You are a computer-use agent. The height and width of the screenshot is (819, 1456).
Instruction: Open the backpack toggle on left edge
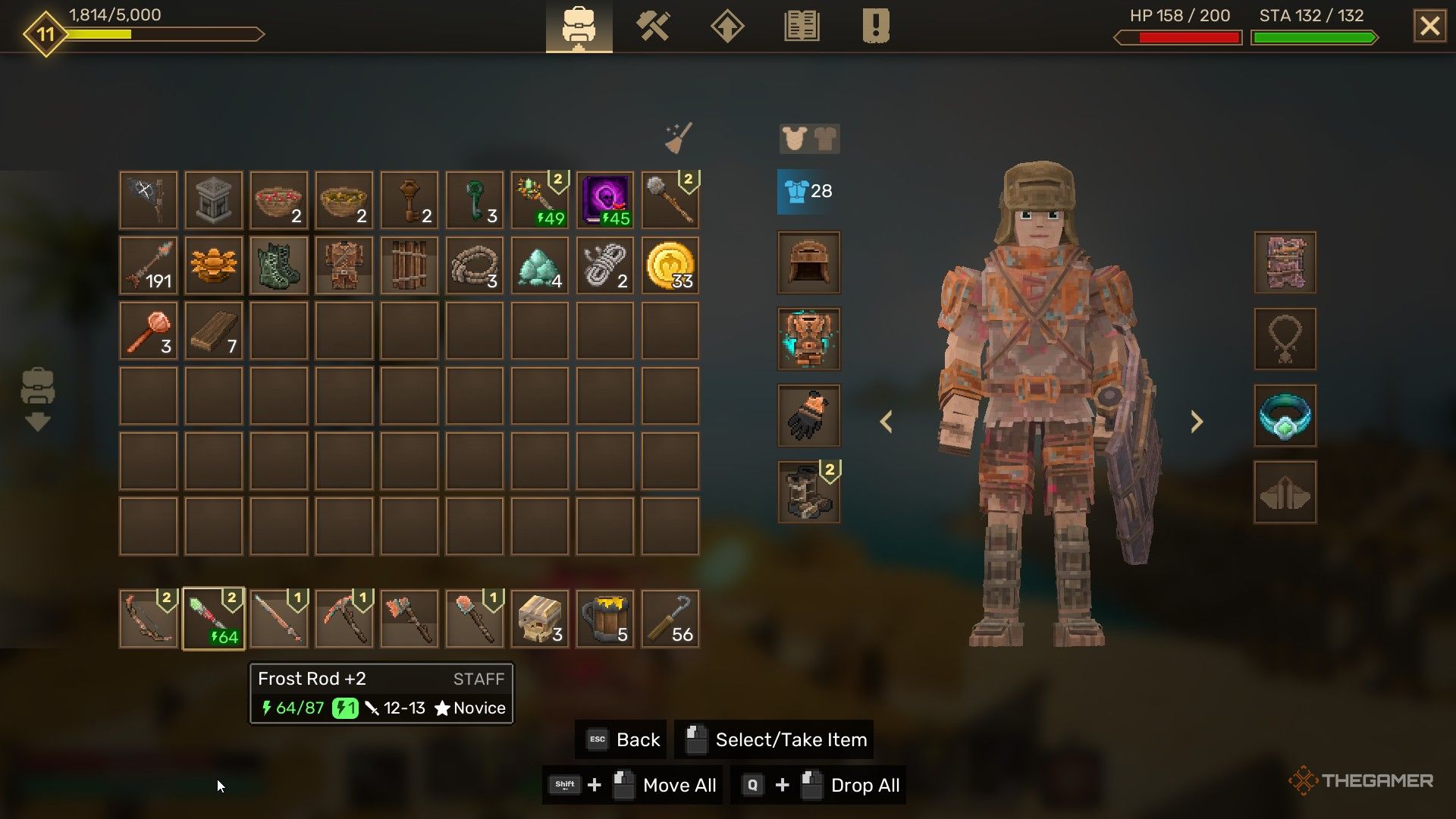pos(37,399)
